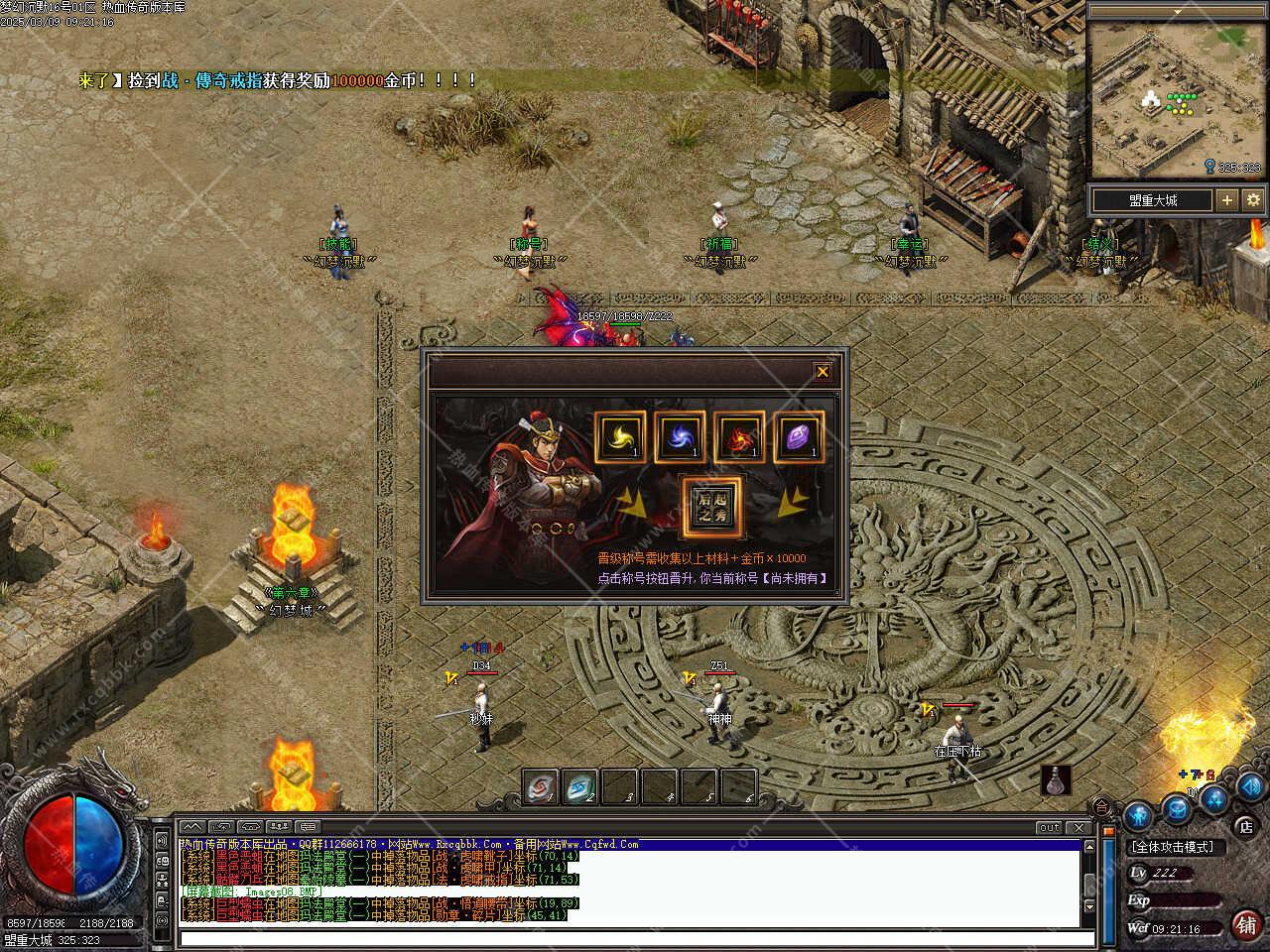Use the potion bottle quick slot
This screenshot has height=952, width=1270.
[x=1057, y=782]
